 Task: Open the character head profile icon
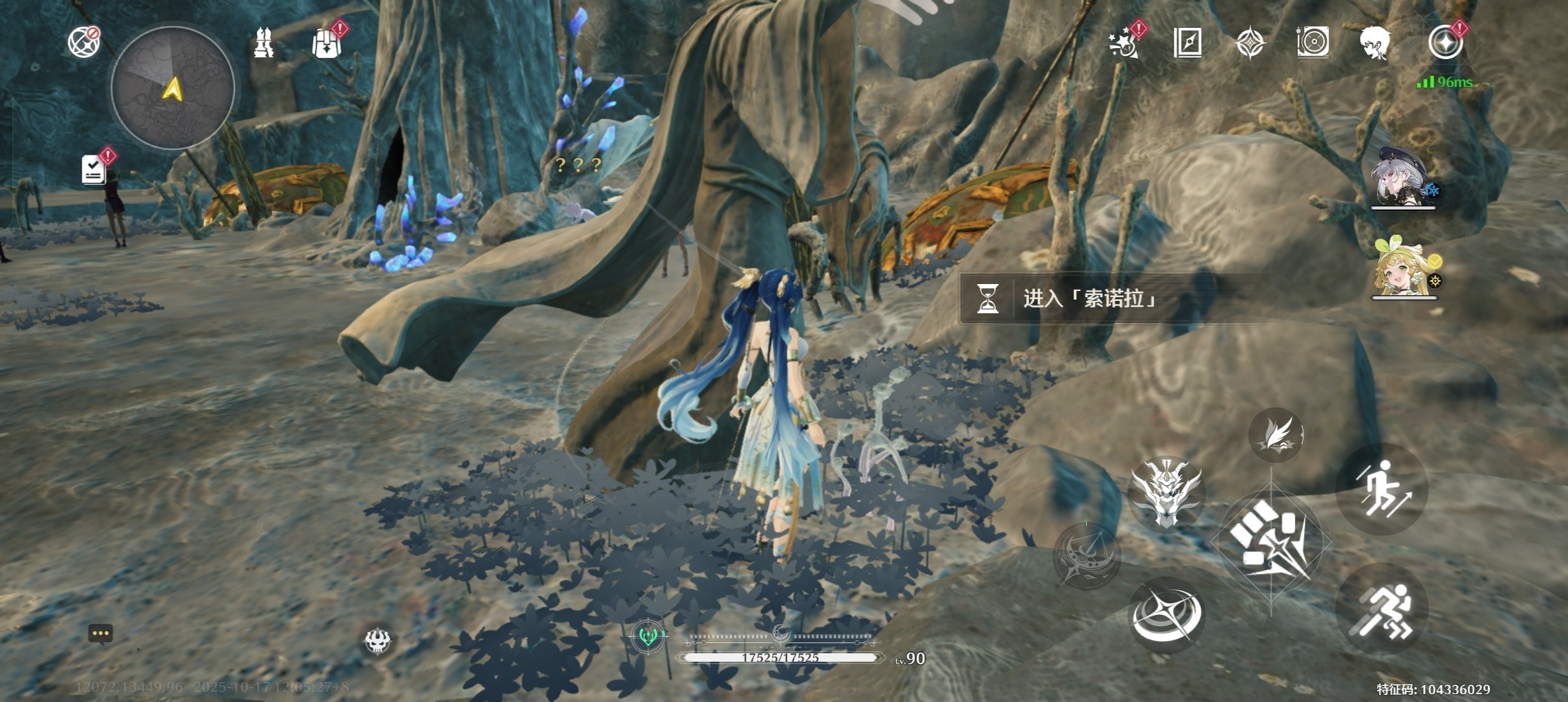coord(1374,43)
